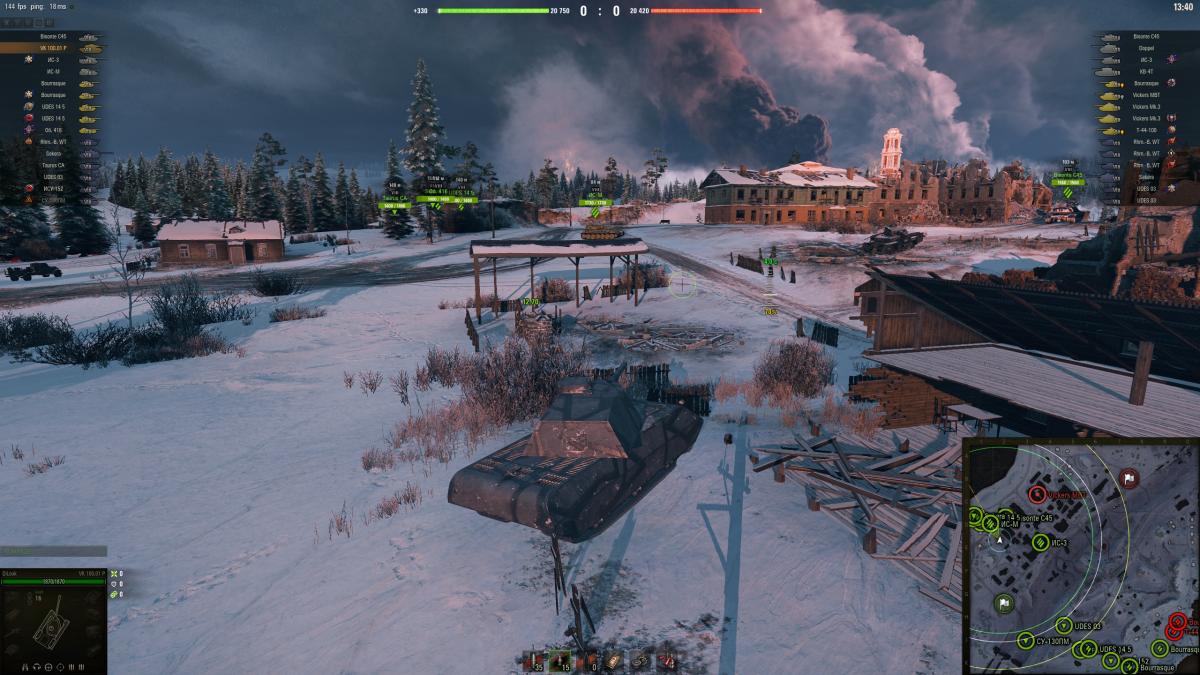This screenshot has width=1200, height=675.
Task: Select the ИС-3 ally marker on the minimap
Action: tap(1040, 542)
